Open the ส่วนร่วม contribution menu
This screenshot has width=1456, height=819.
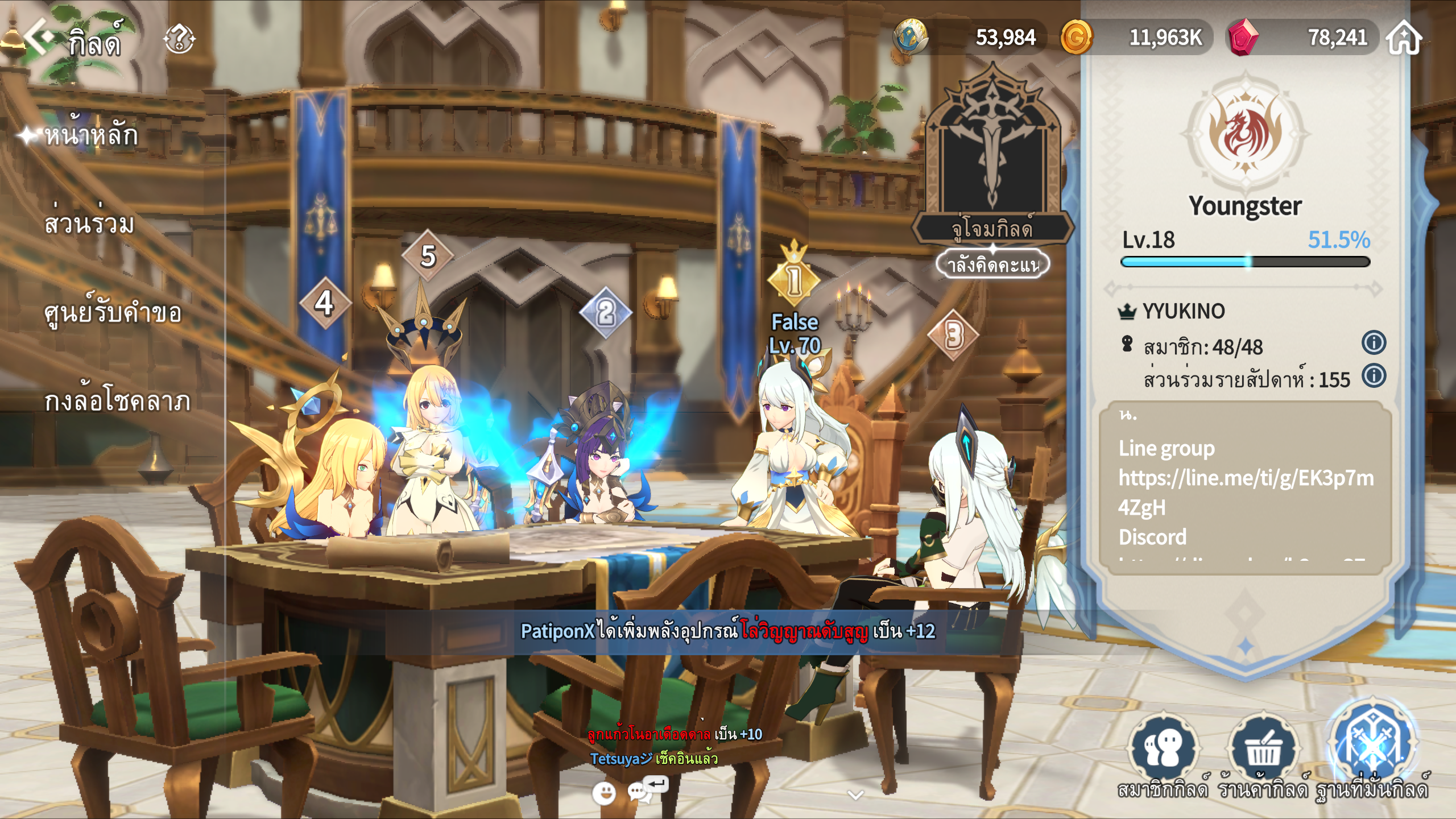click(89, 224)
